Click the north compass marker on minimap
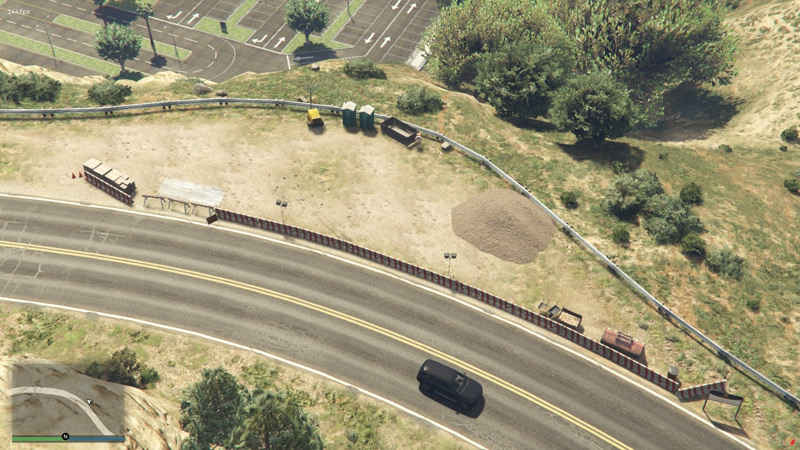 click(65, 437)
